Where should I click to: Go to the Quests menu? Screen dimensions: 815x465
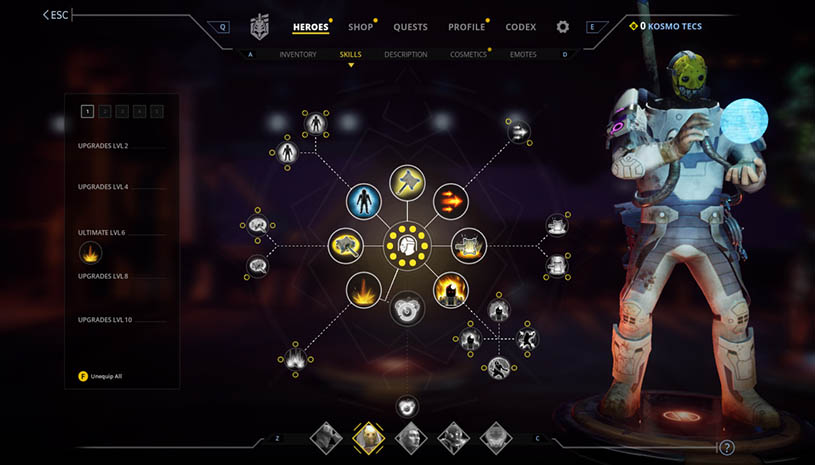pos(410,27)
